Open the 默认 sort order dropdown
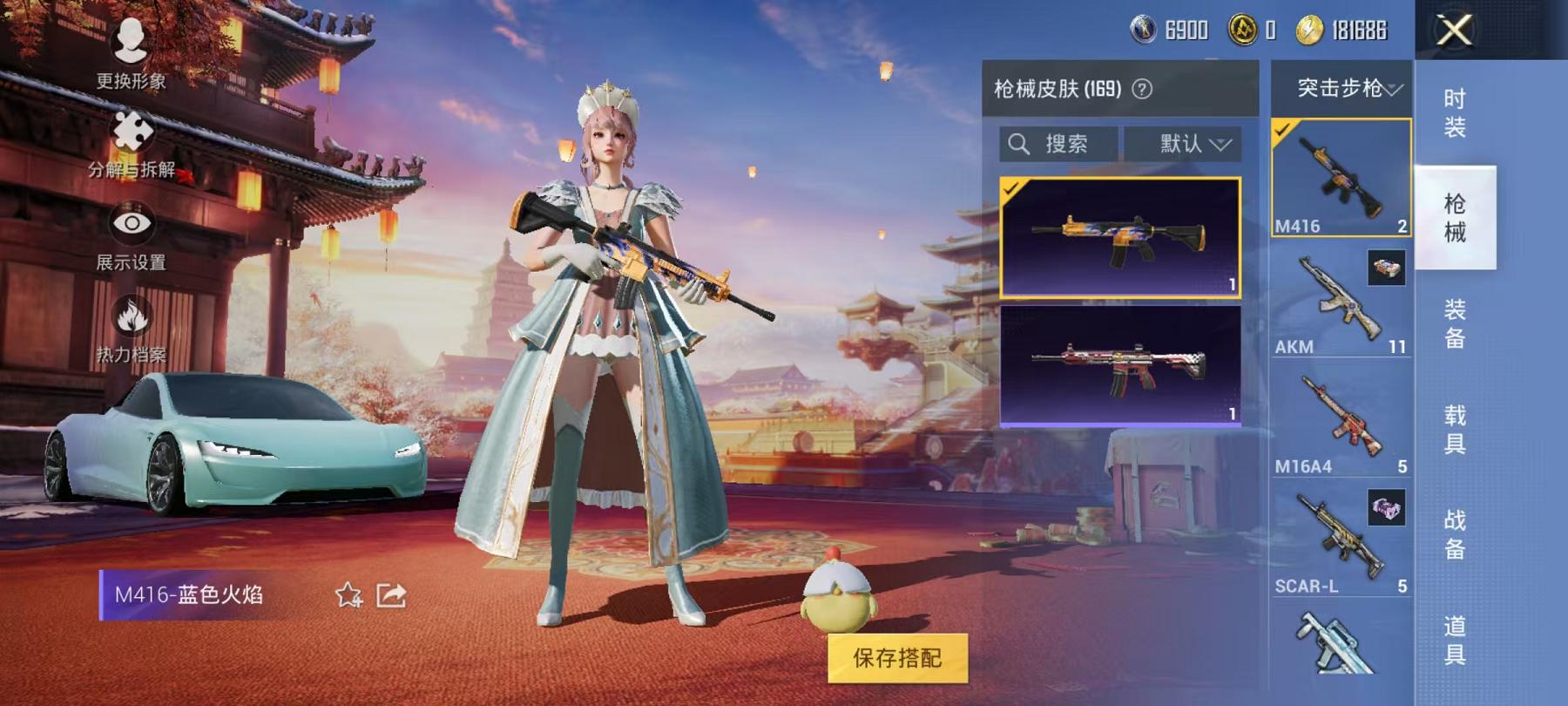 [x=1191, y=144]
